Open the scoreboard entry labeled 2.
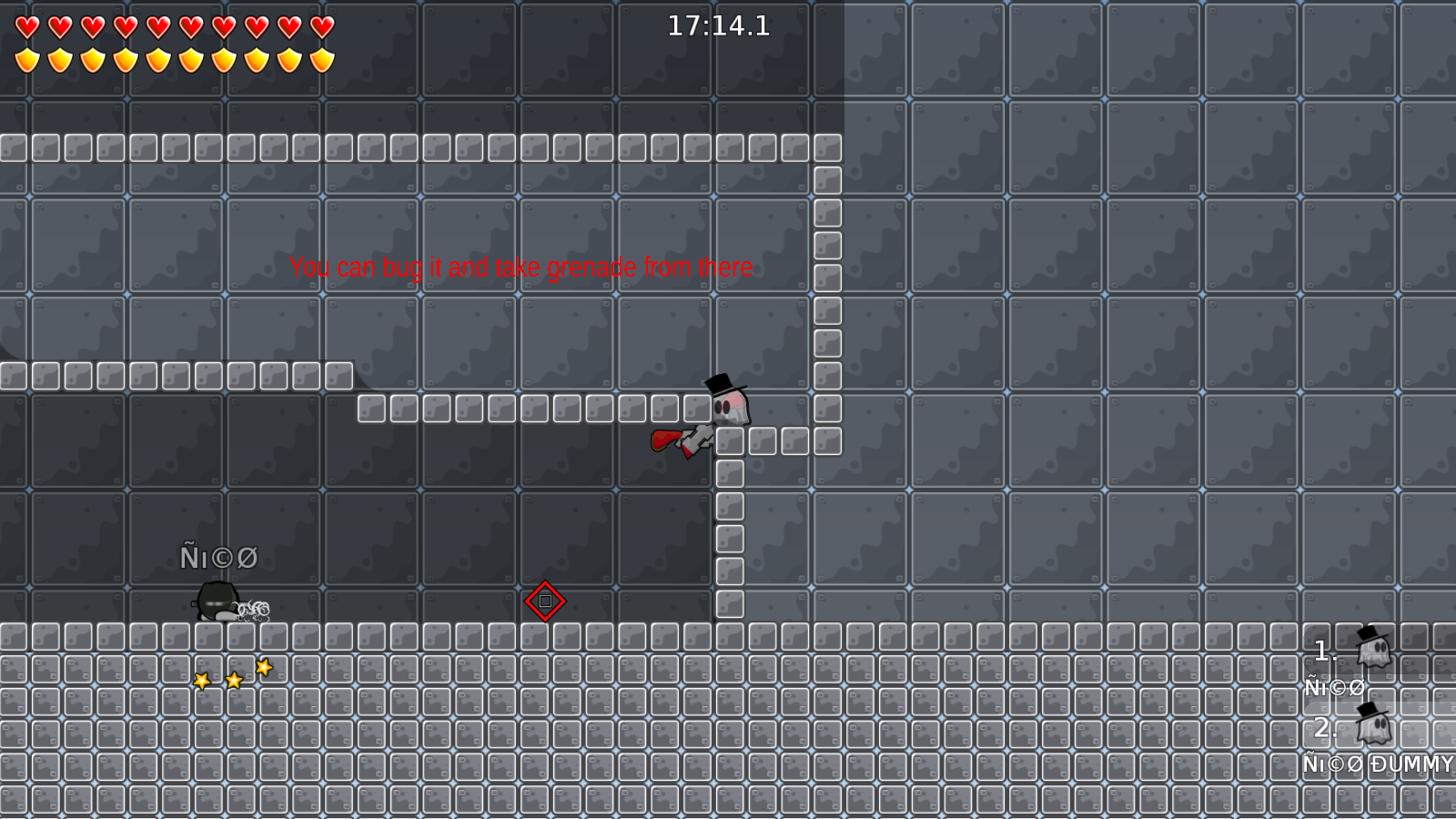The width and height of the screenshot is (1456, 819). tap(1325, 728)
